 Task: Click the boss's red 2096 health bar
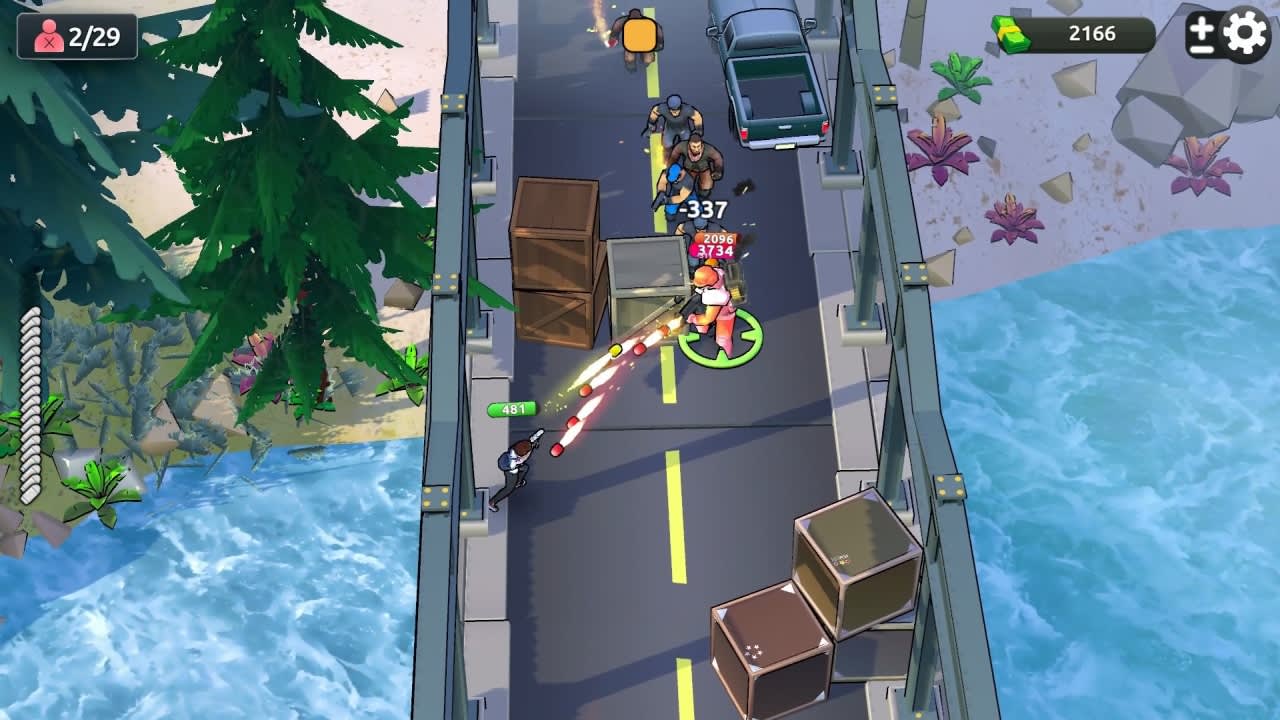(713, 240)
